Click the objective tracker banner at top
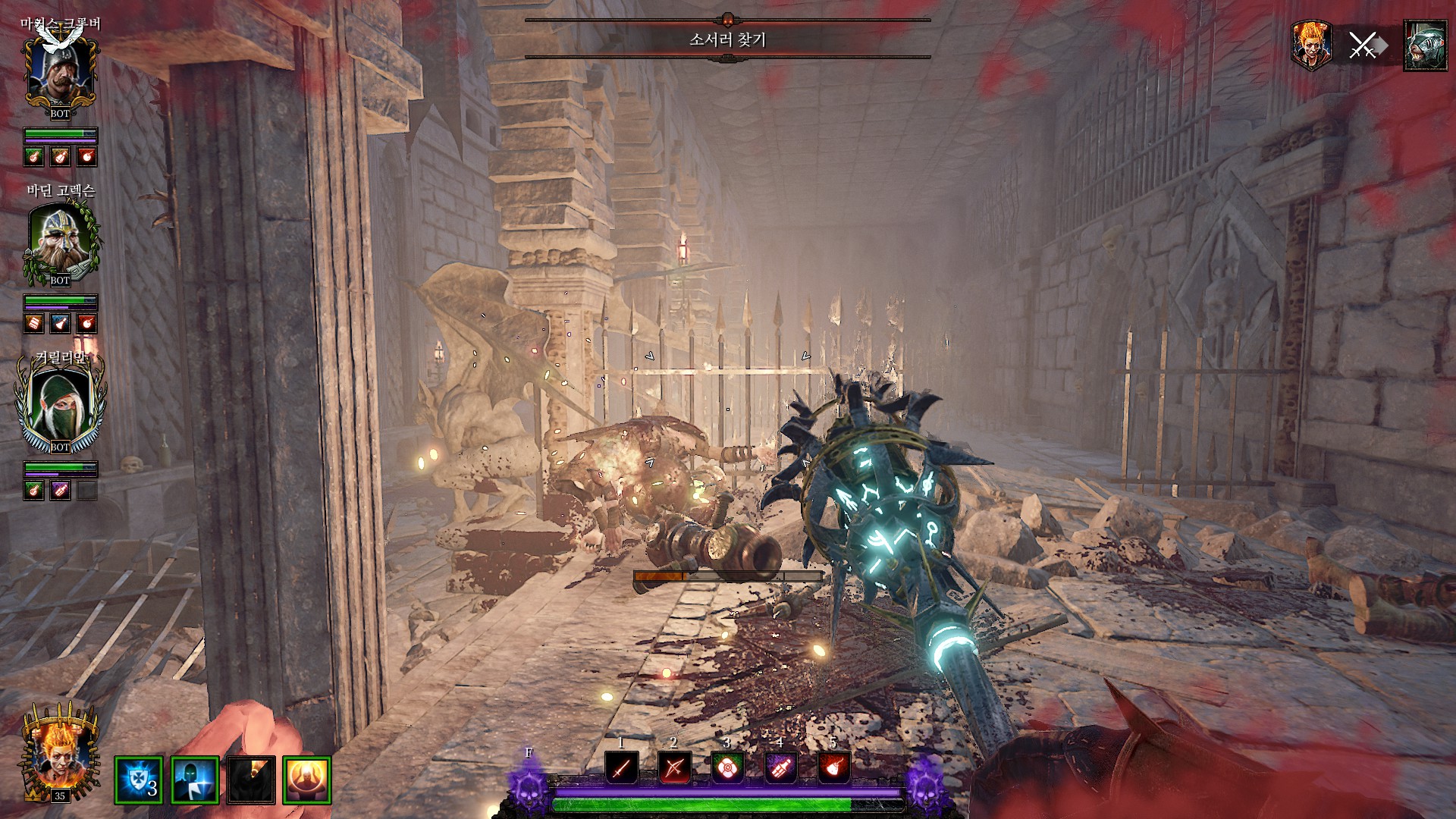1456x819 pixels. click(727, 39)
